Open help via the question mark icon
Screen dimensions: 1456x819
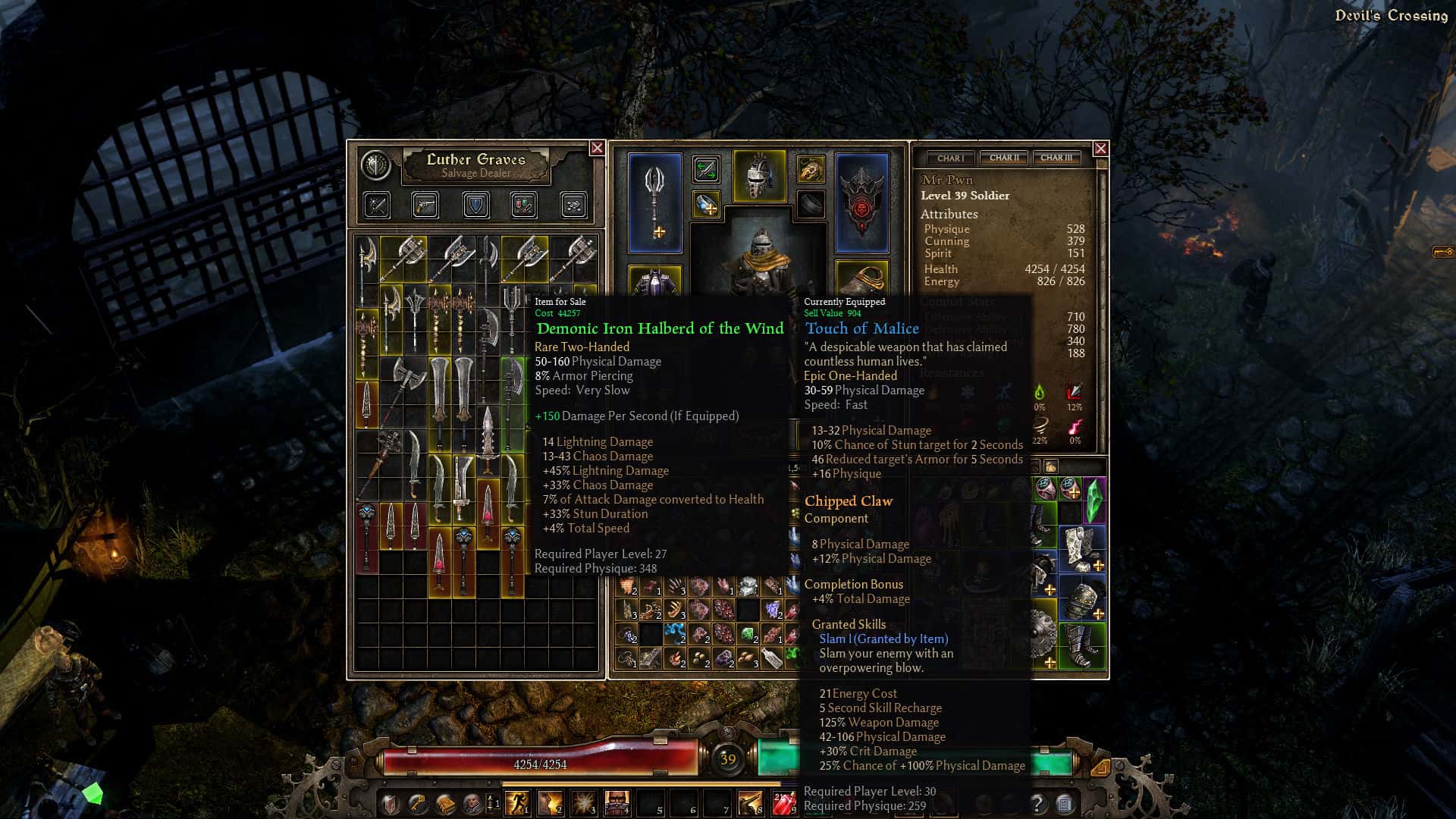[x=1037, y=802]
